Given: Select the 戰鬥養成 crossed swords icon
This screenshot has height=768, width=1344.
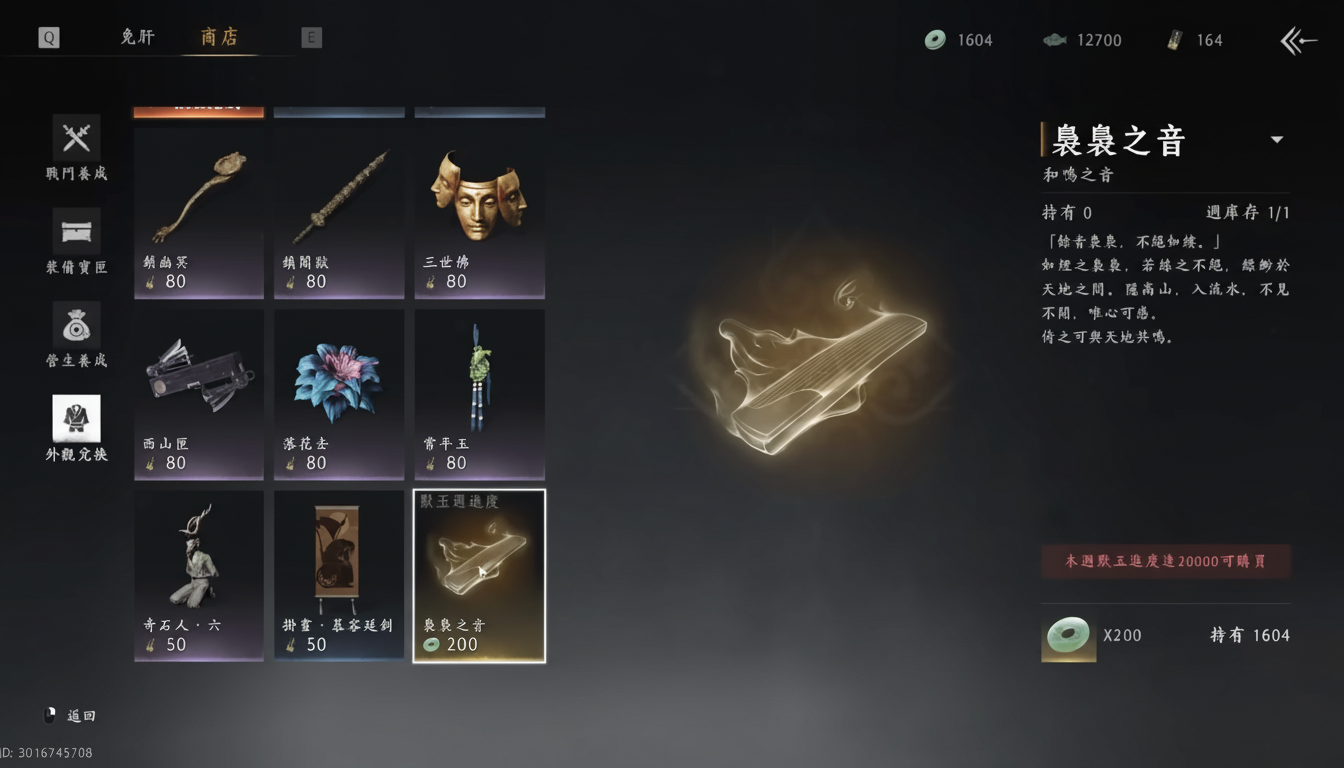Looking at the screenshot, I should point(76,137).
